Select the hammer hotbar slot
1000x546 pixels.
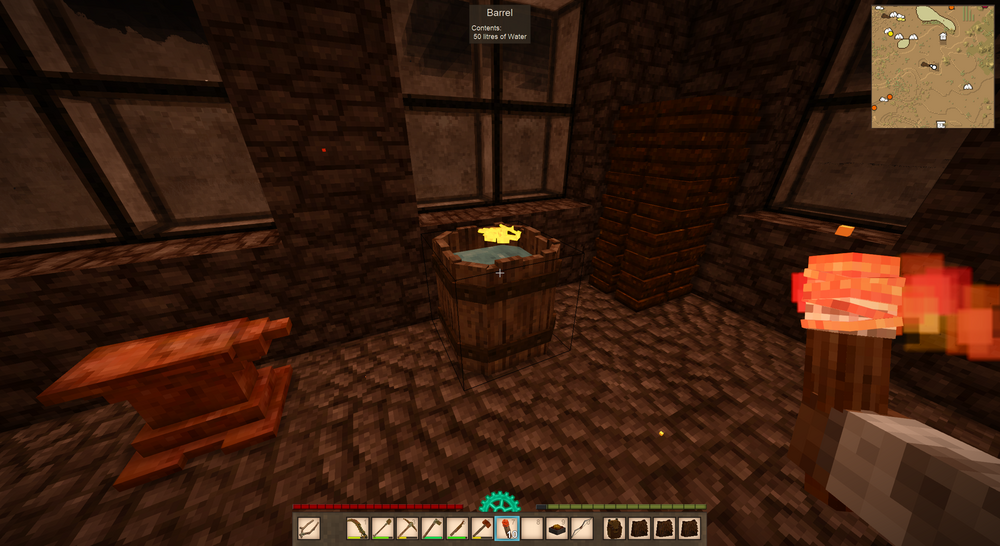pyautogui.click(x=482, y=528)
